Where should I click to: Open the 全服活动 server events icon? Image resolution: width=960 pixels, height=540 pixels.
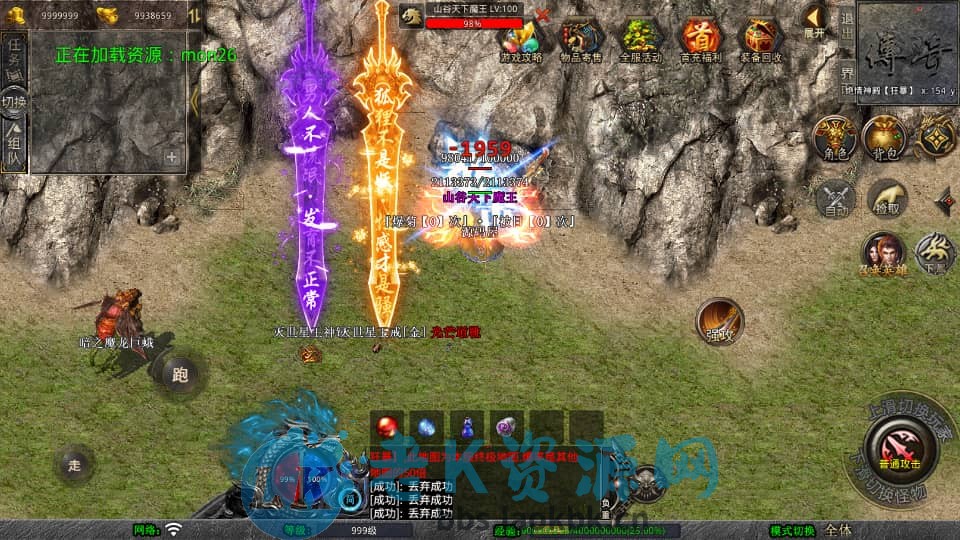tap(641, 40)
